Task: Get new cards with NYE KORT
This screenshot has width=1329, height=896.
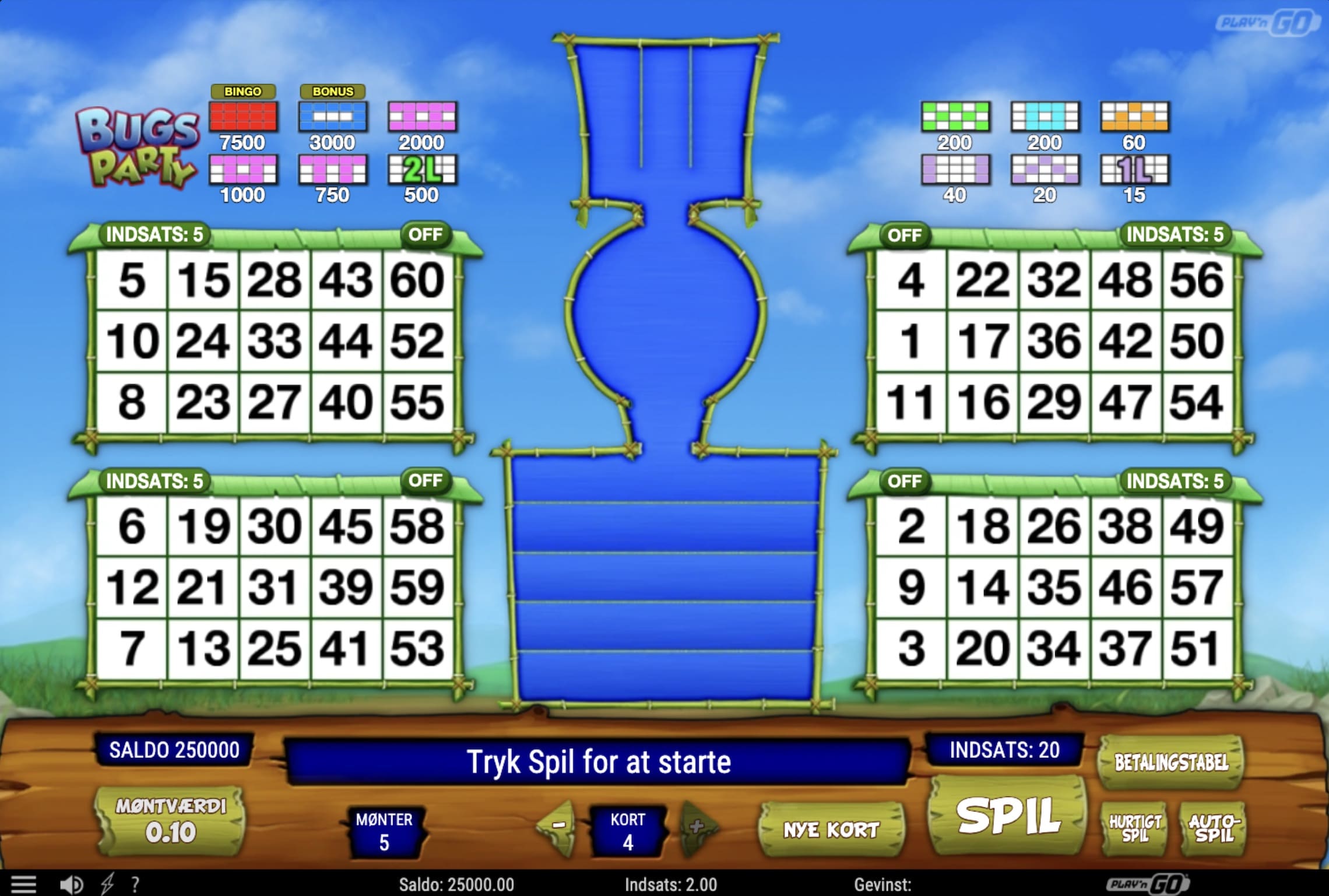Action: pyautogui.click(x=832, y=828)
